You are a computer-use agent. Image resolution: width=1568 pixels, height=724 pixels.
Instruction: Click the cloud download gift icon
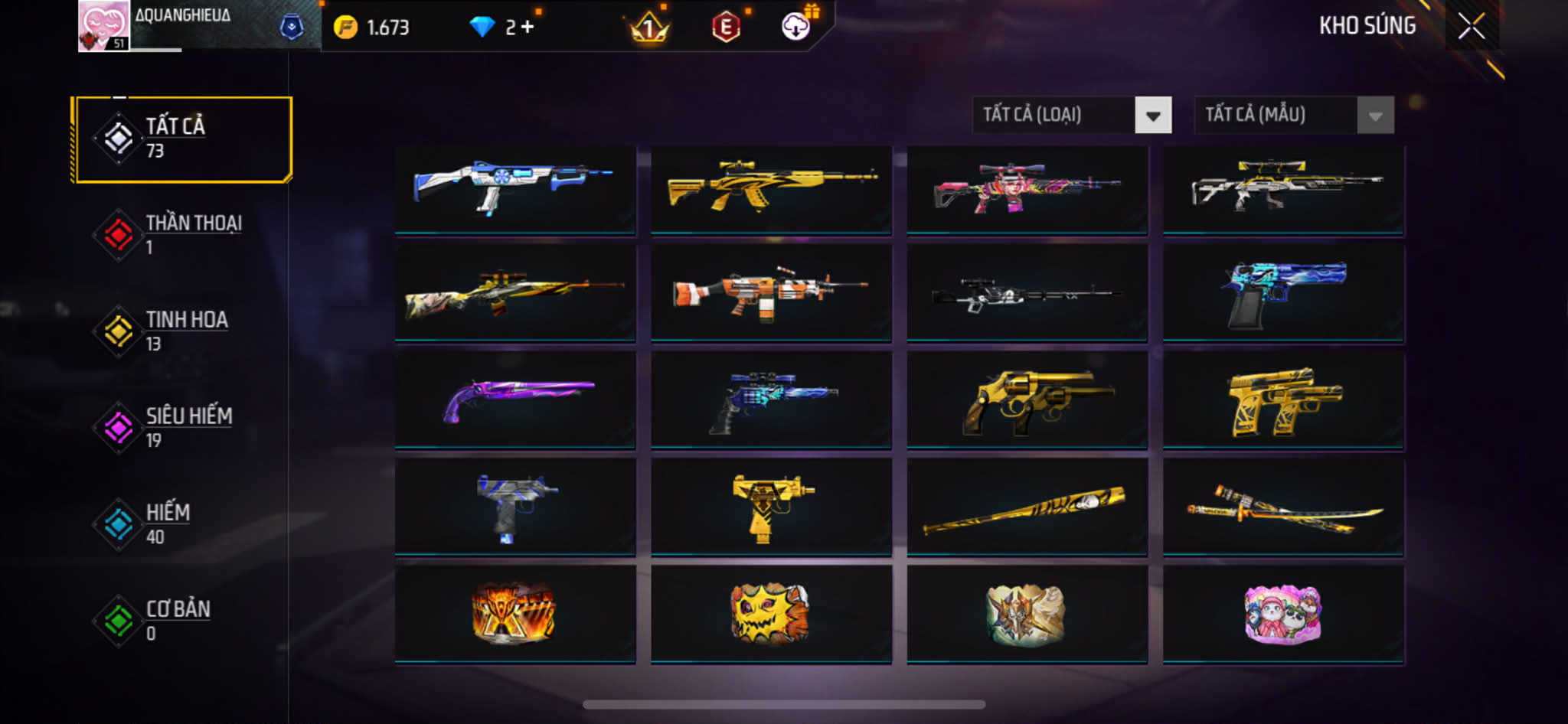pos(796,27)
